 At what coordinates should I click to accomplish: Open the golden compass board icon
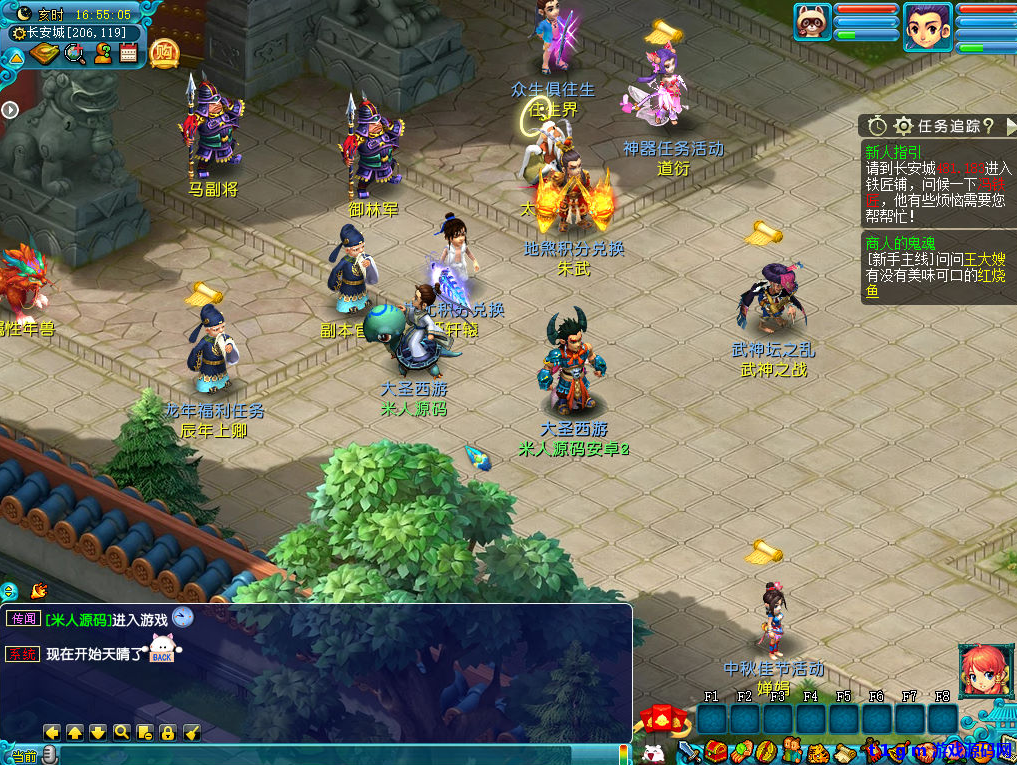tap(45, 53)
